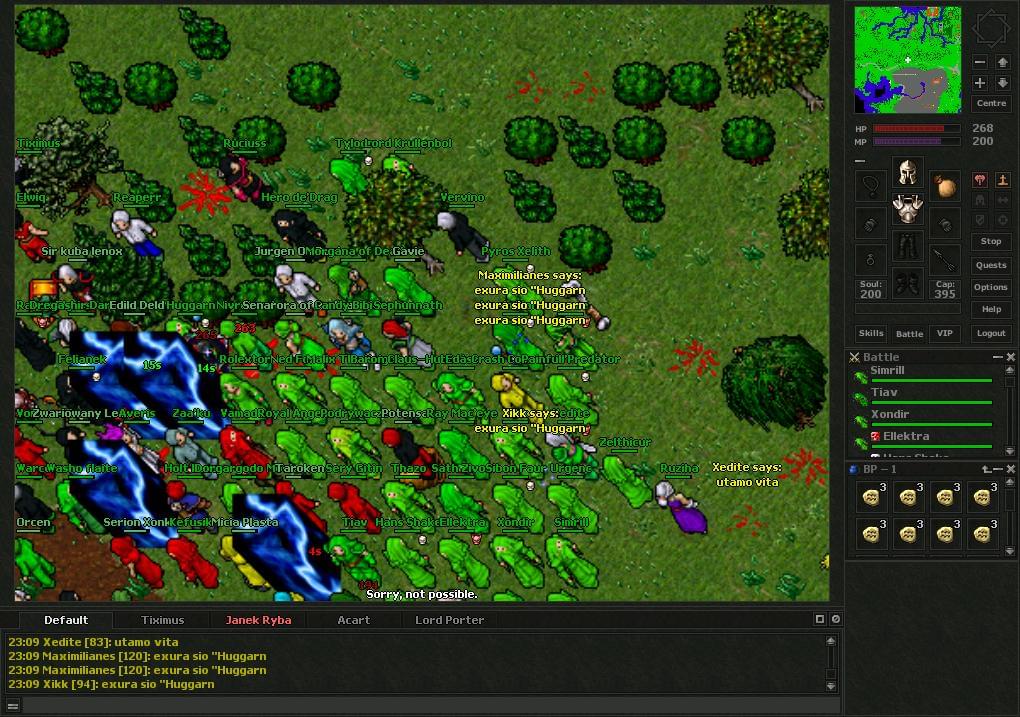Open the Quests log
Viewport: 1020px width, 717px height.
click(990, 265)
